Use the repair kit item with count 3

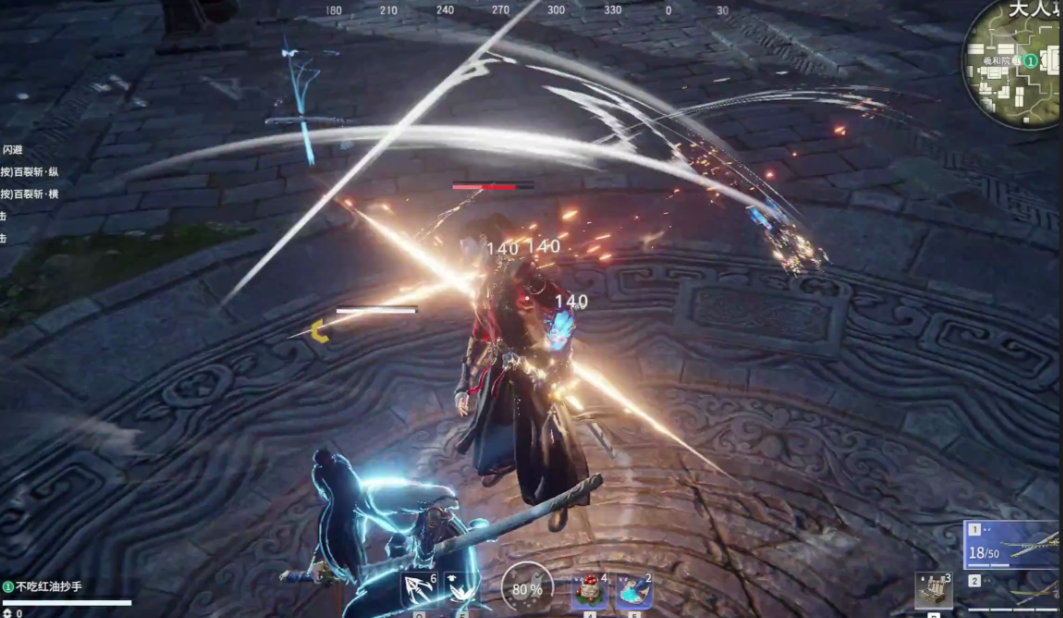pos(934,591)
